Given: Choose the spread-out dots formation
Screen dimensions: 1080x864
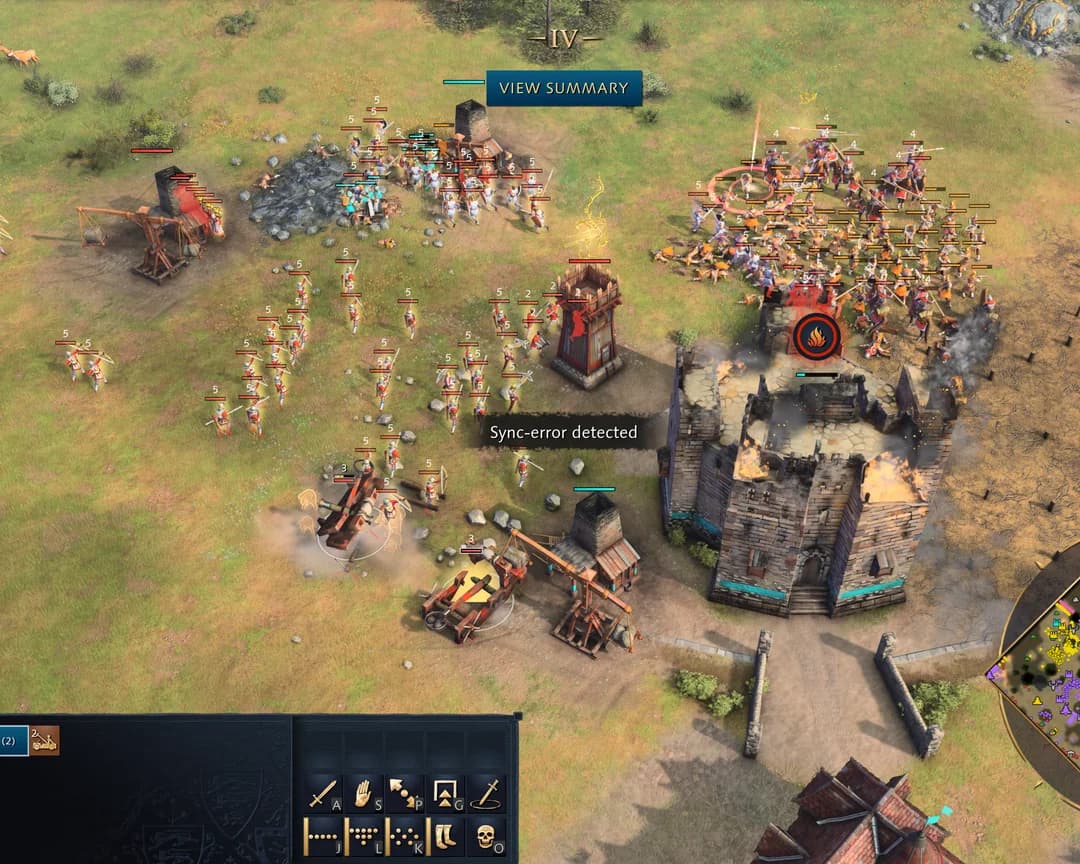Looking at the screenshot, I should 404,836.
